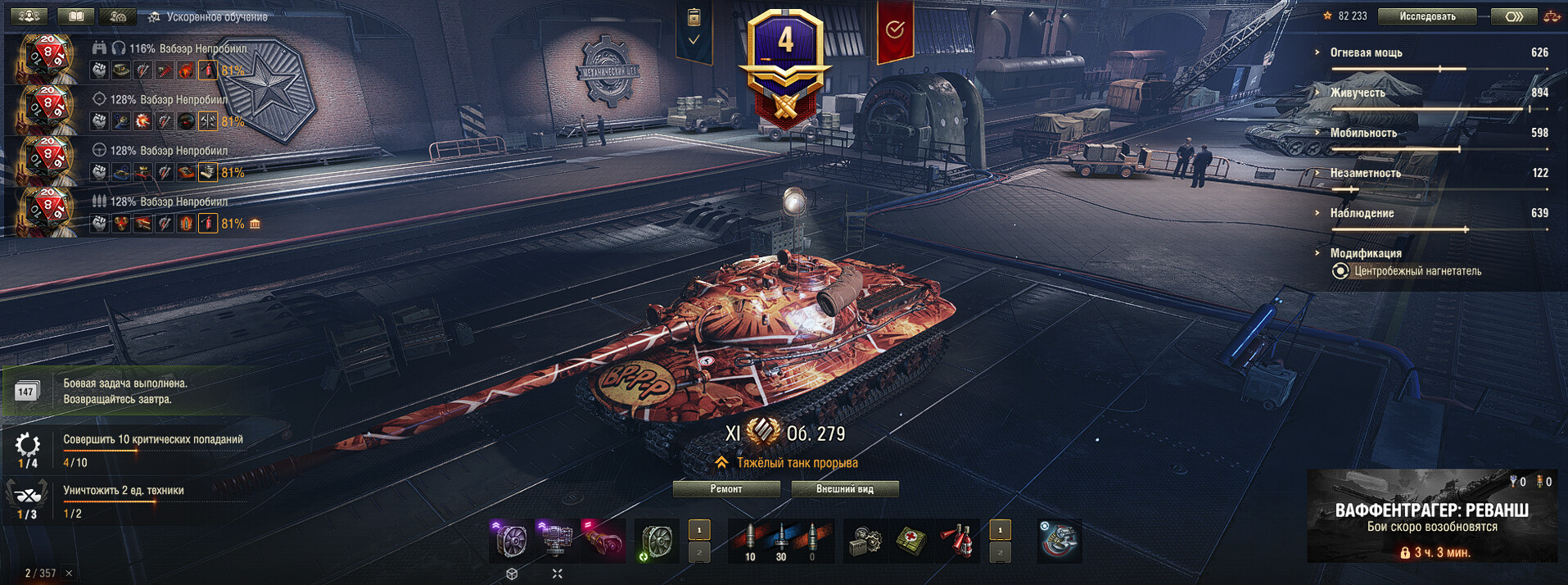This screenshot has width=1568, height=585.
Task: Open the pink gun rammer equipment slot
Action: pos(603,541)
